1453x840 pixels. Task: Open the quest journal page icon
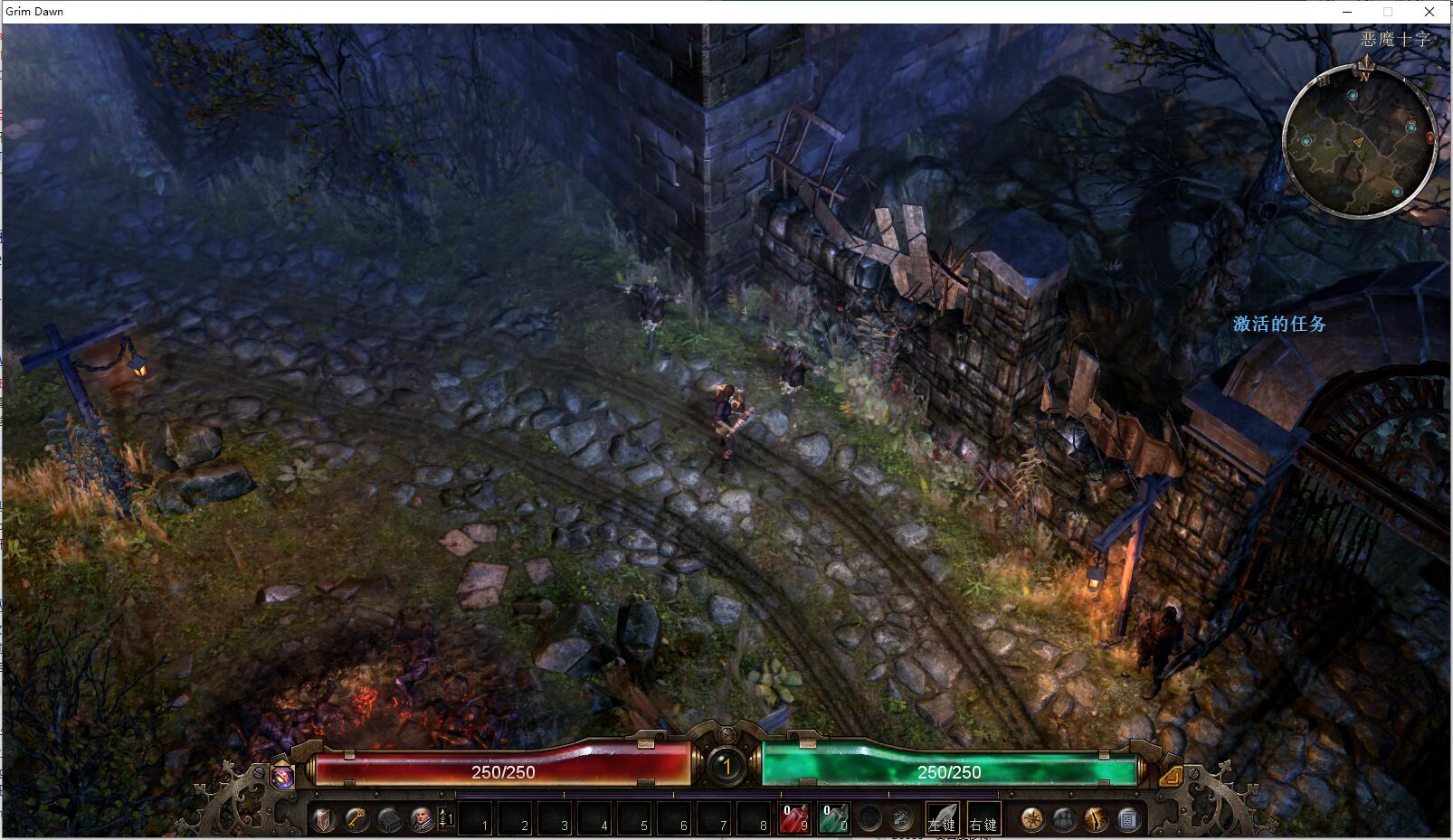(1127, 819)
